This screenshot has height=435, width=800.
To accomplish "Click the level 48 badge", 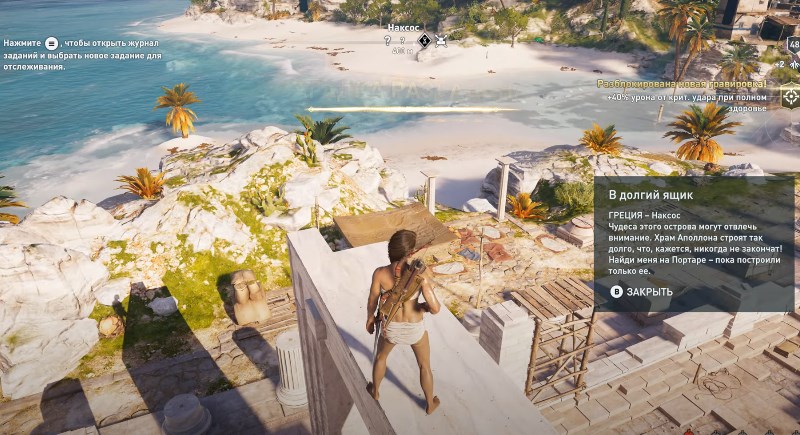I will coord(793,45).
